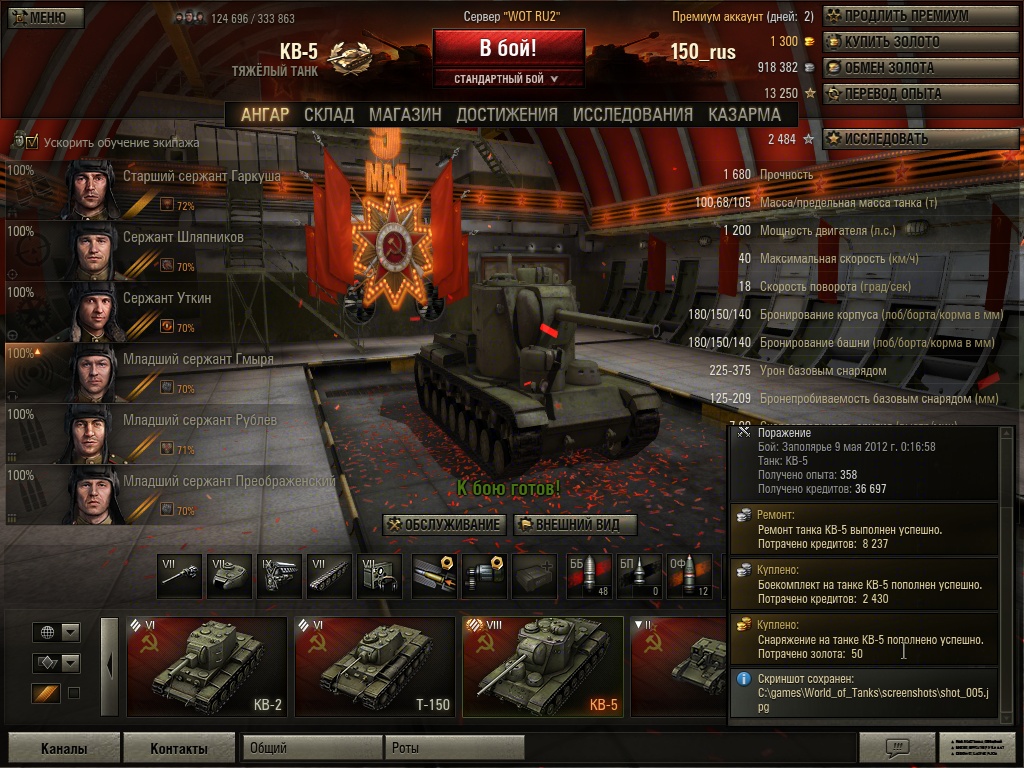Image resolution: width=1024 pixels, height=768 pixels.
Task: Toggle Ускорить обучение экипажа checkbox
Action: tap(32, 142)
